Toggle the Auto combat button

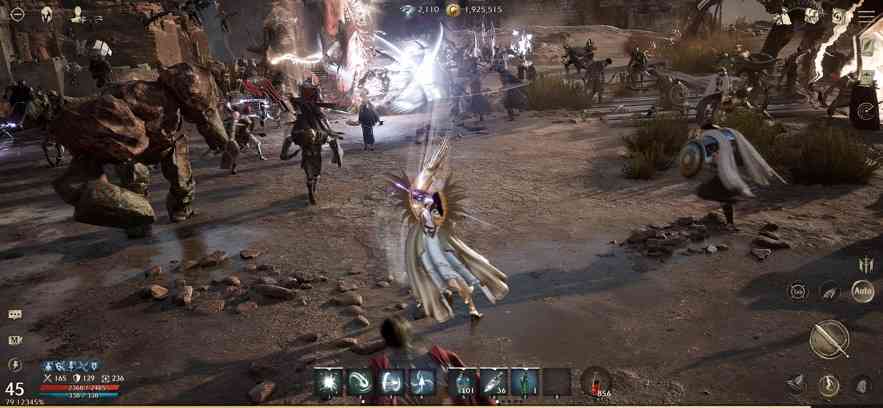[x=862, y=291]
